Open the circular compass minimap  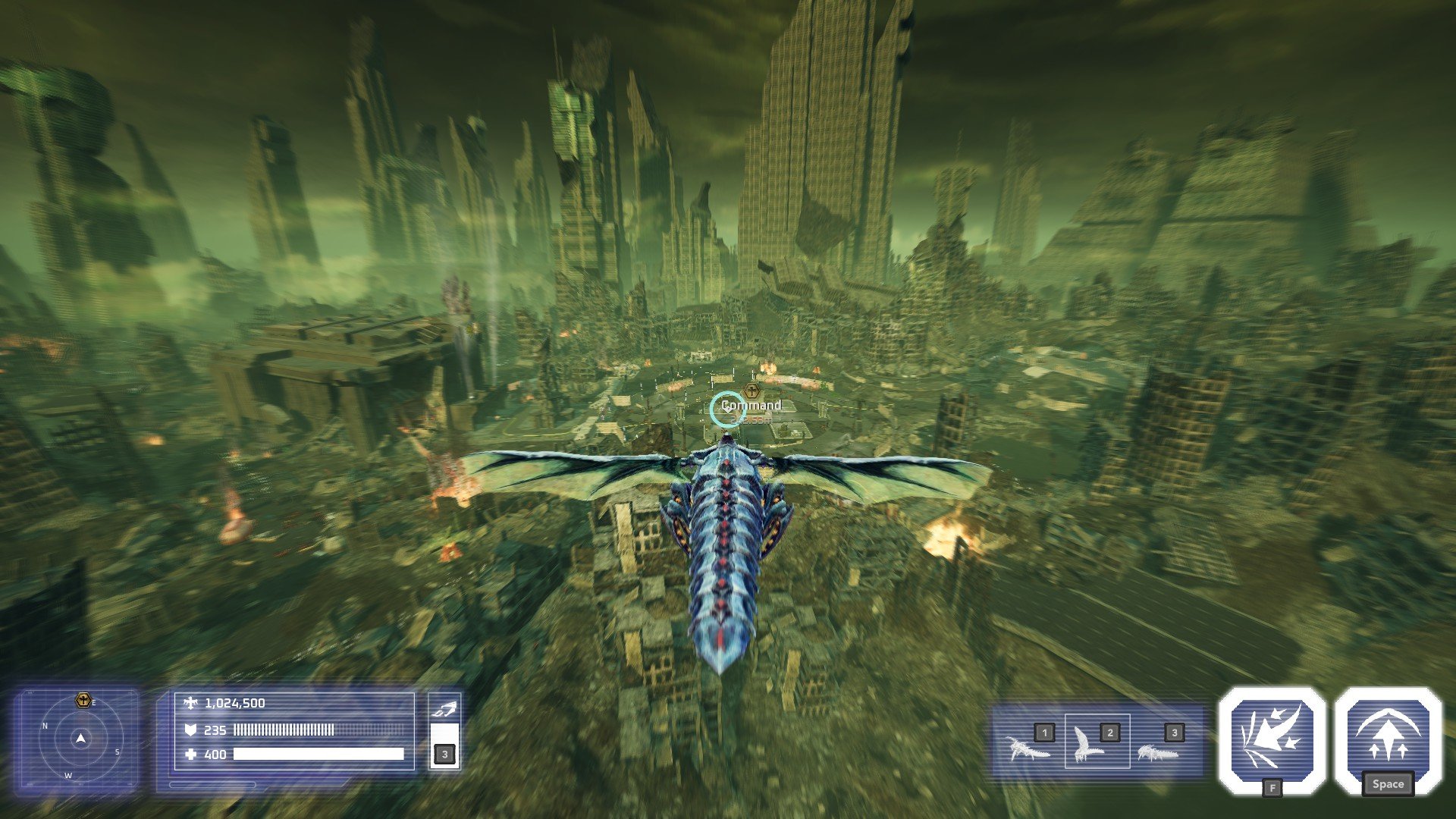[80, 739]
